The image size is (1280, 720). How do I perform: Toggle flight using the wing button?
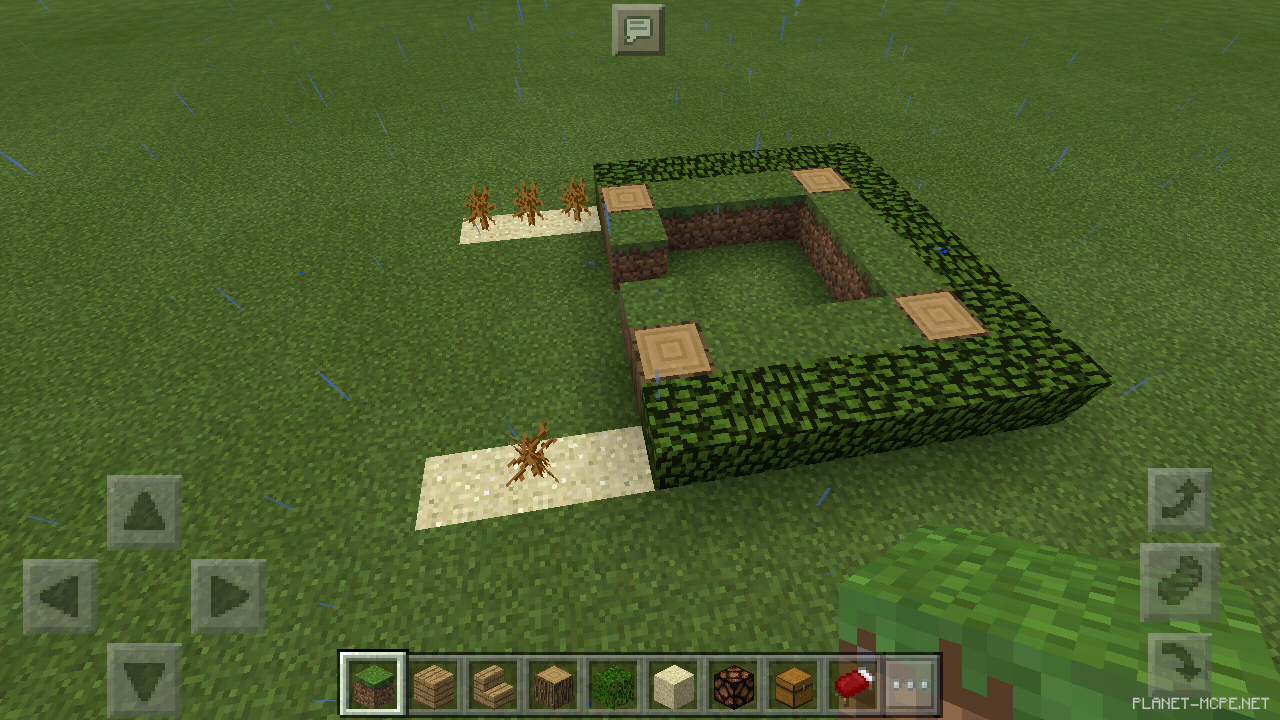(1180, 582)
